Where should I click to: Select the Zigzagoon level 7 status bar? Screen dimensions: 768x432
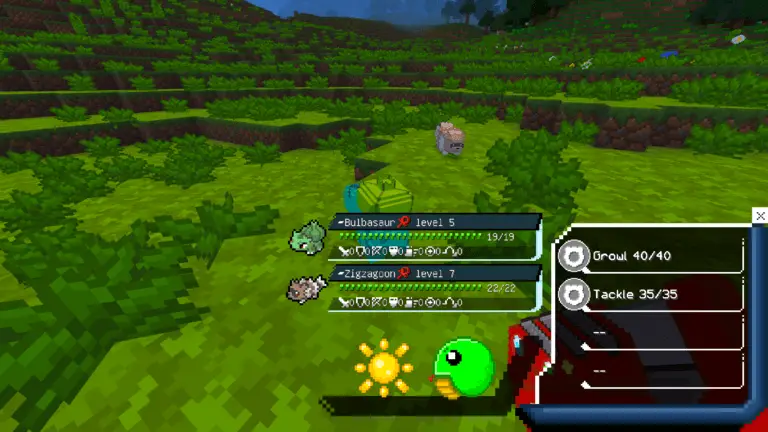coord(435,285)
